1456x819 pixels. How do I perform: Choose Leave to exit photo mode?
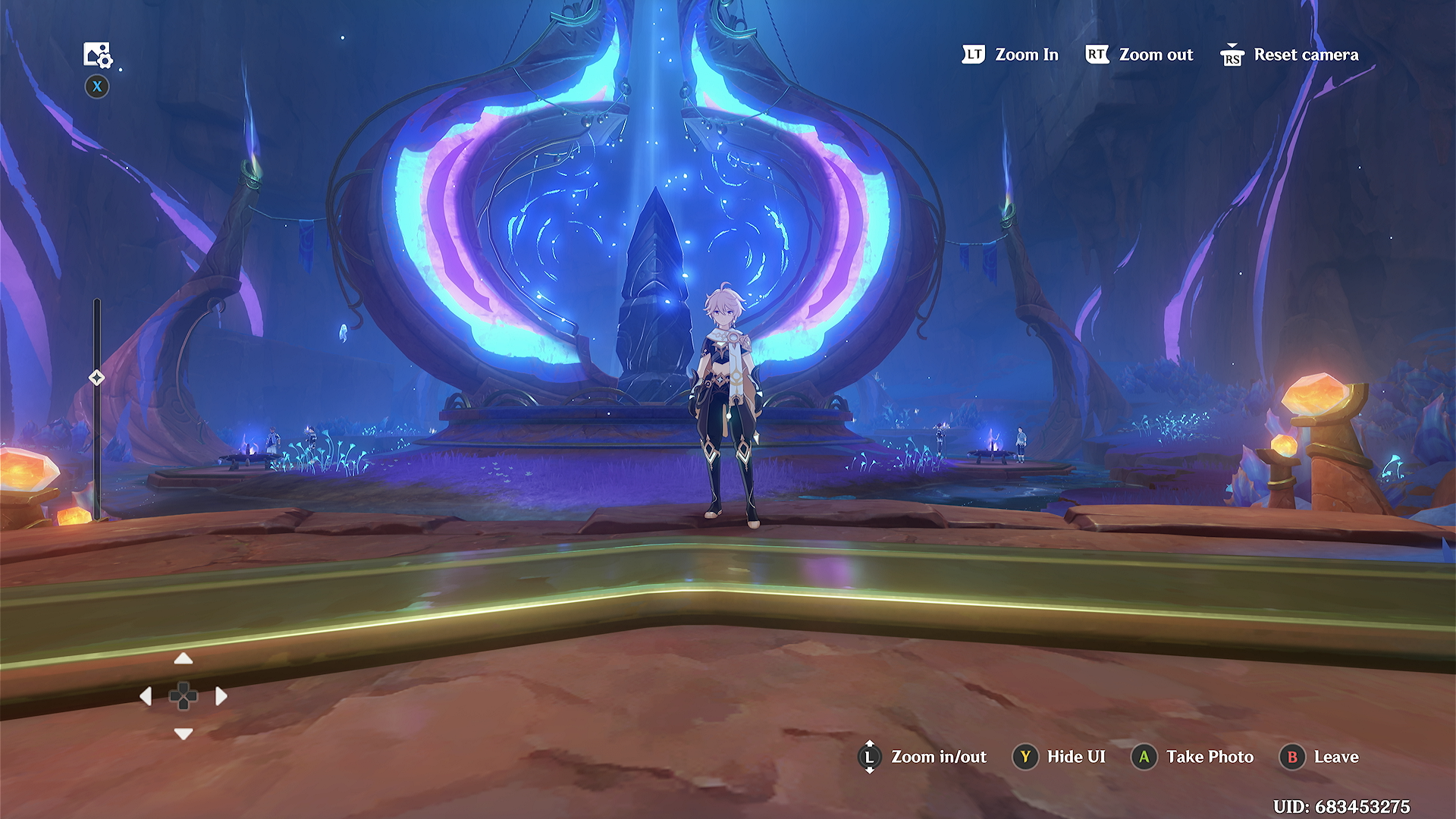point(1335,757)
